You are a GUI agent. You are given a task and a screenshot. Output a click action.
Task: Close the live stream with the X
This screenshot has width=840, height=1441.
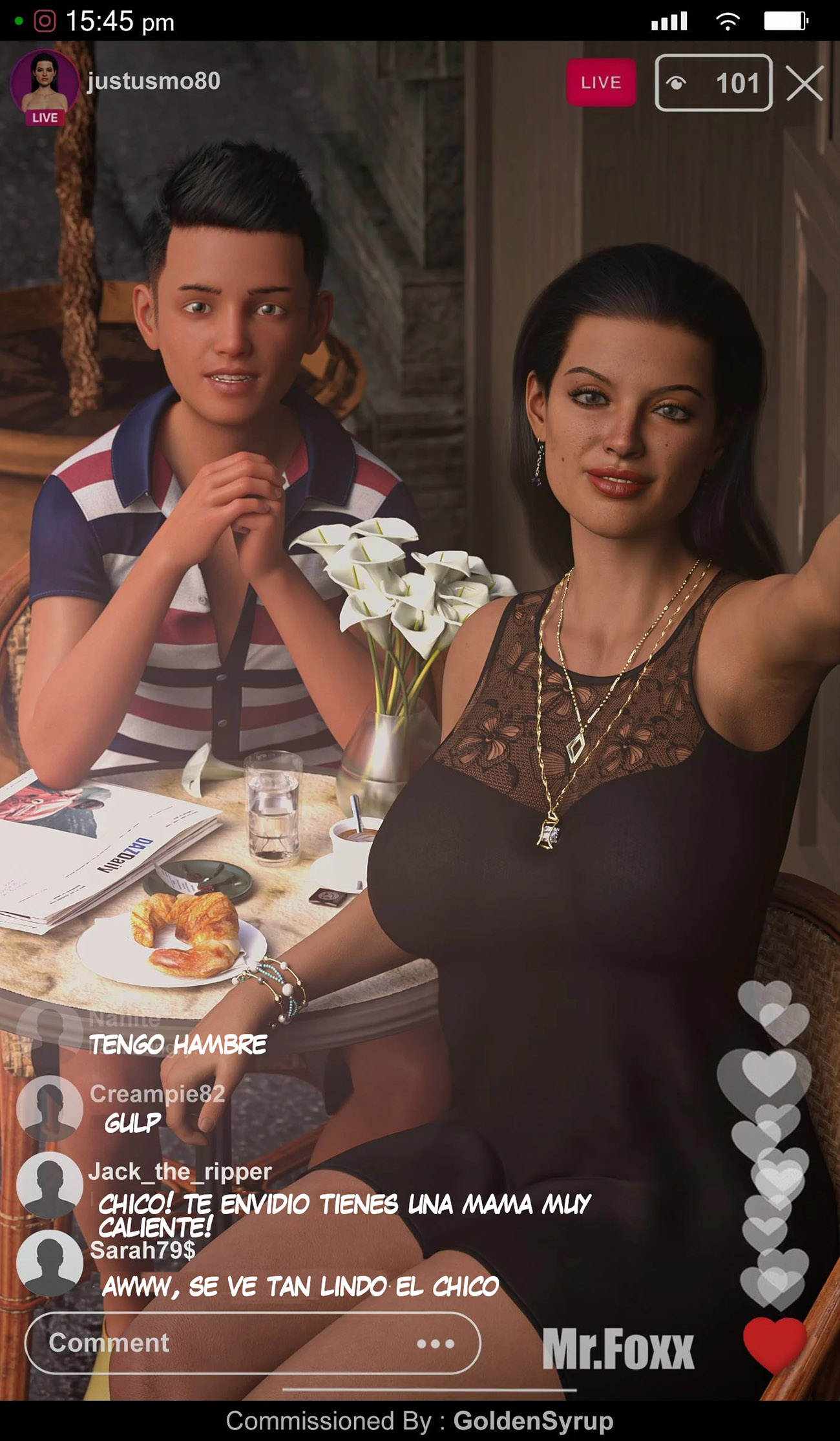[x=804, y=83]
